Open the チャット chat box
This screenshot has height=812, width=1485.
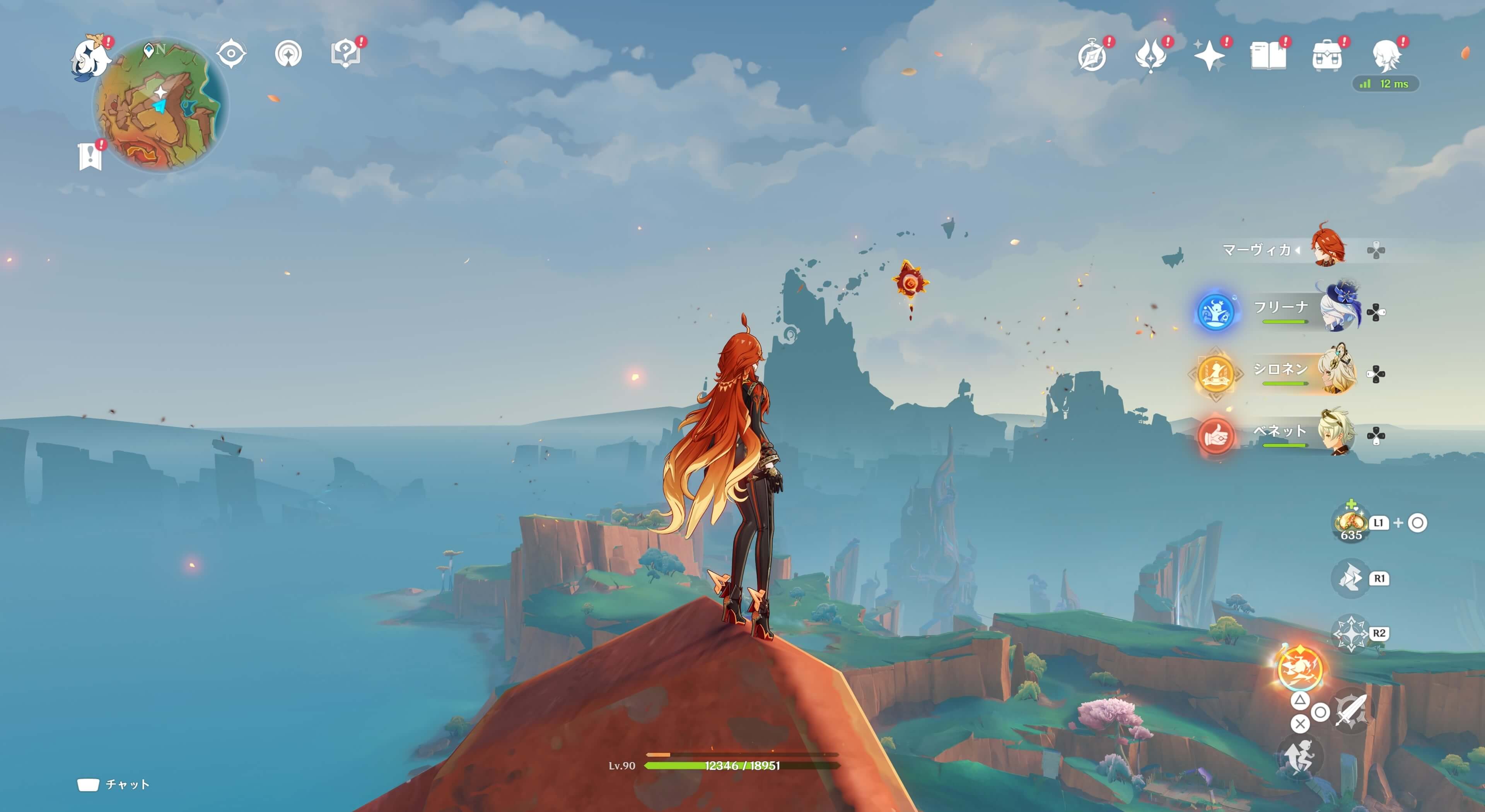[x=114, y=784]
